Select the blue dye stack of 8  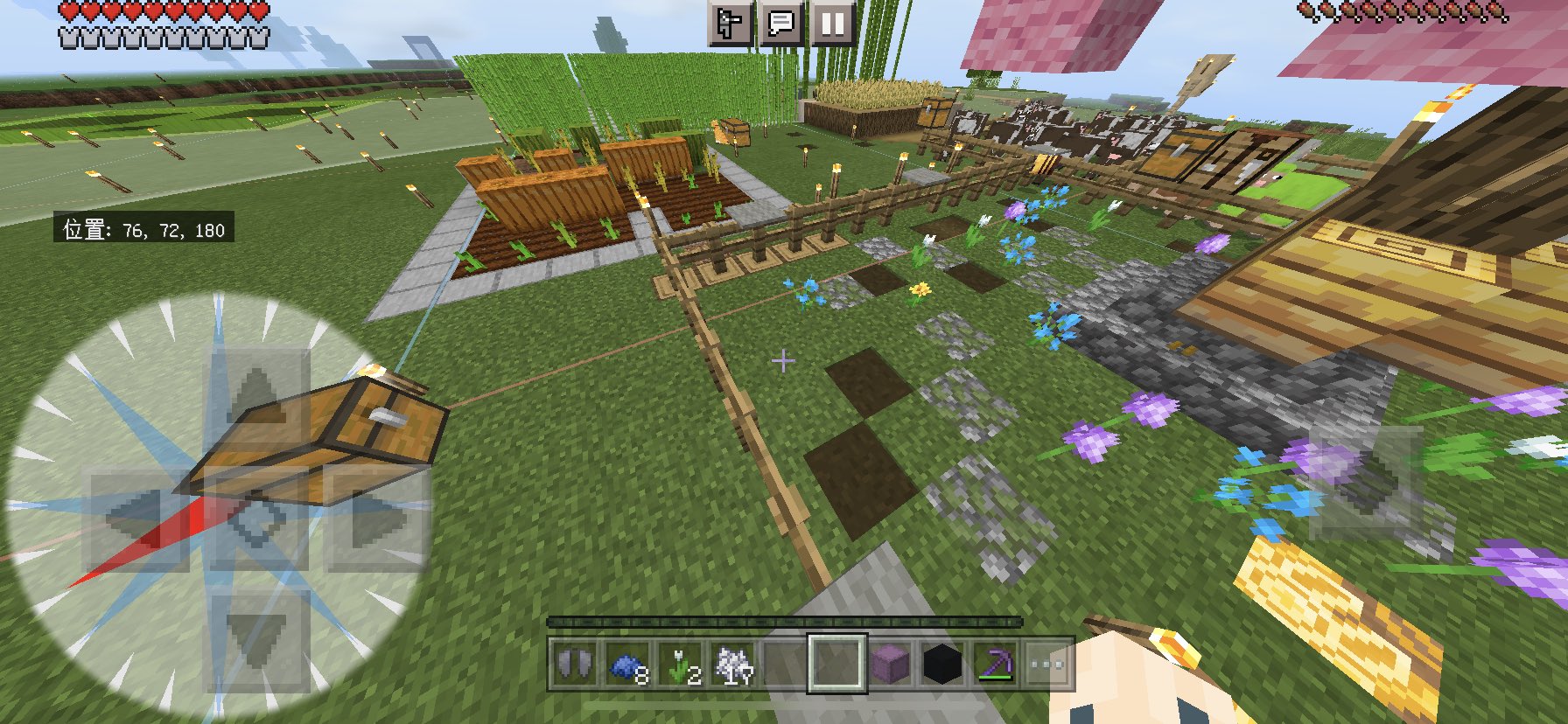(626, 663)
